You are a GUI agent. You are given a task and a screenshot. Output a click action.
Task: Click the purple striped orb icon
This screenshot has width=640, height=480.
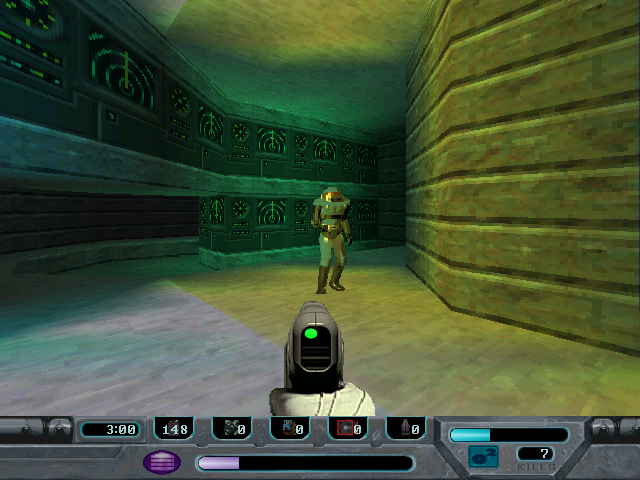(x=162, y=462)
